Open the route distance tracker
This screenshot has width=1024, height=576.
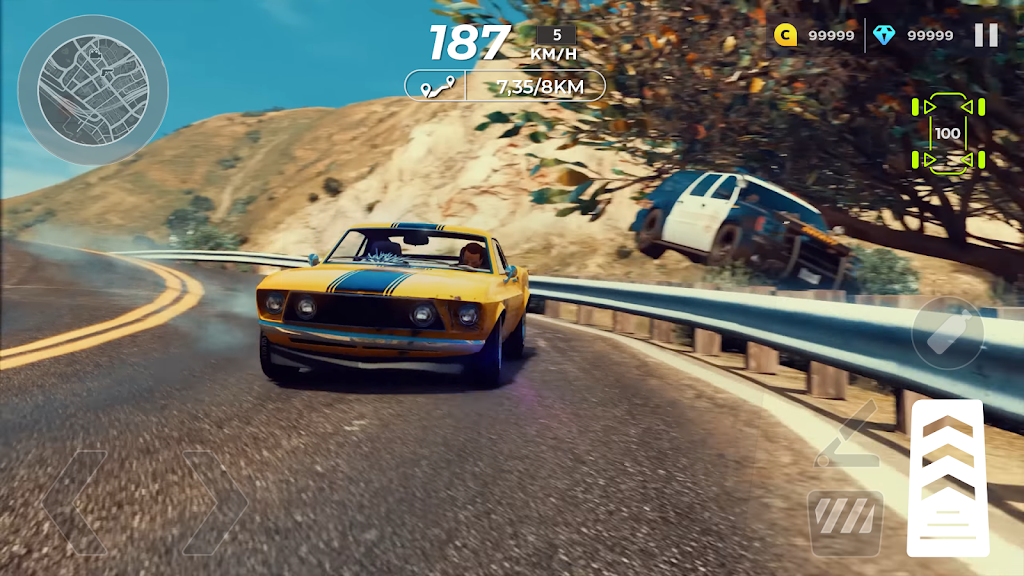pyautogui.click(x=505, y=86)
